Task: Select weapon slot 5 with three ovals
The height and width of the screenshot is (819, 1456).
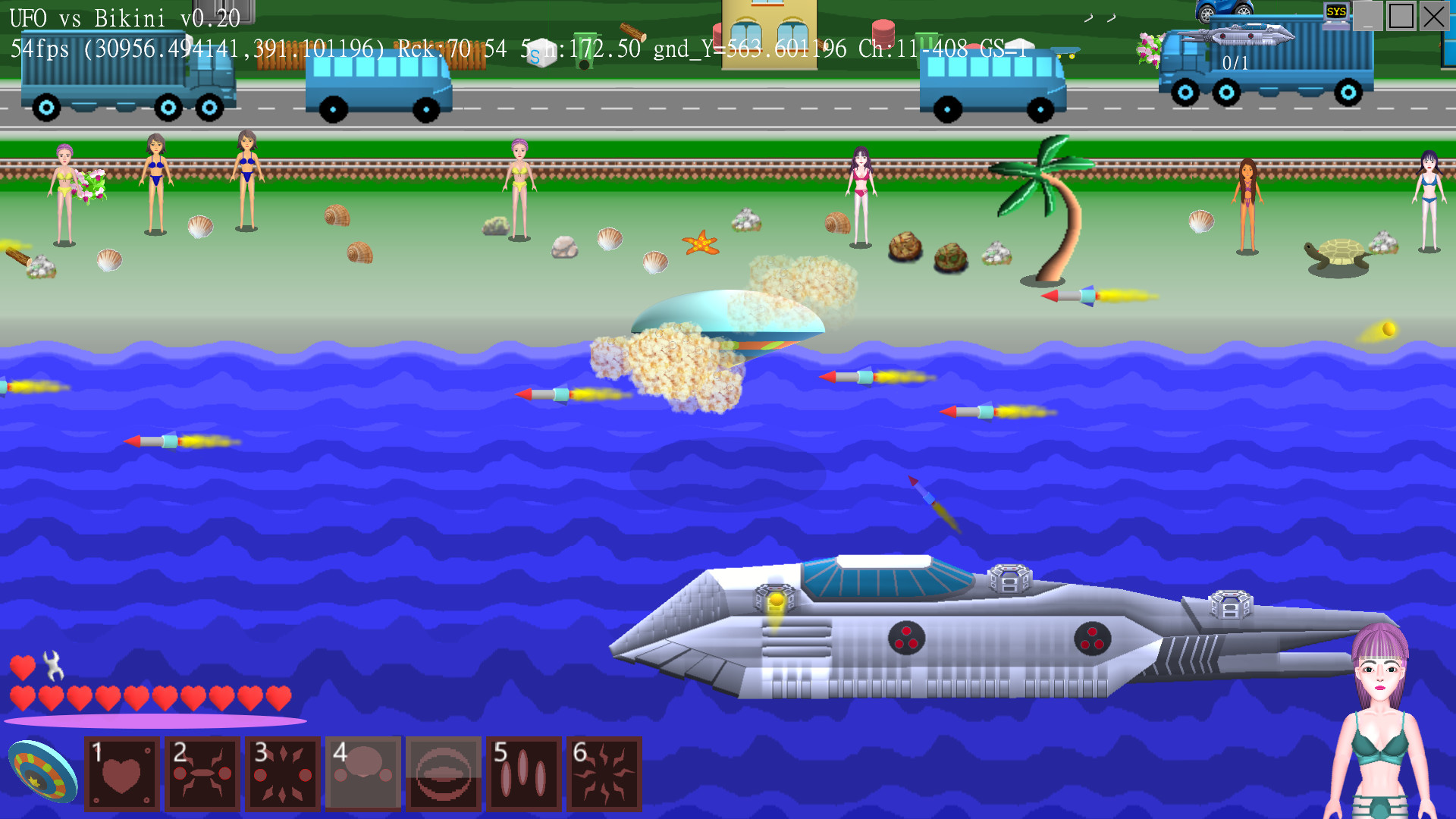Action: tap(523, 773)
